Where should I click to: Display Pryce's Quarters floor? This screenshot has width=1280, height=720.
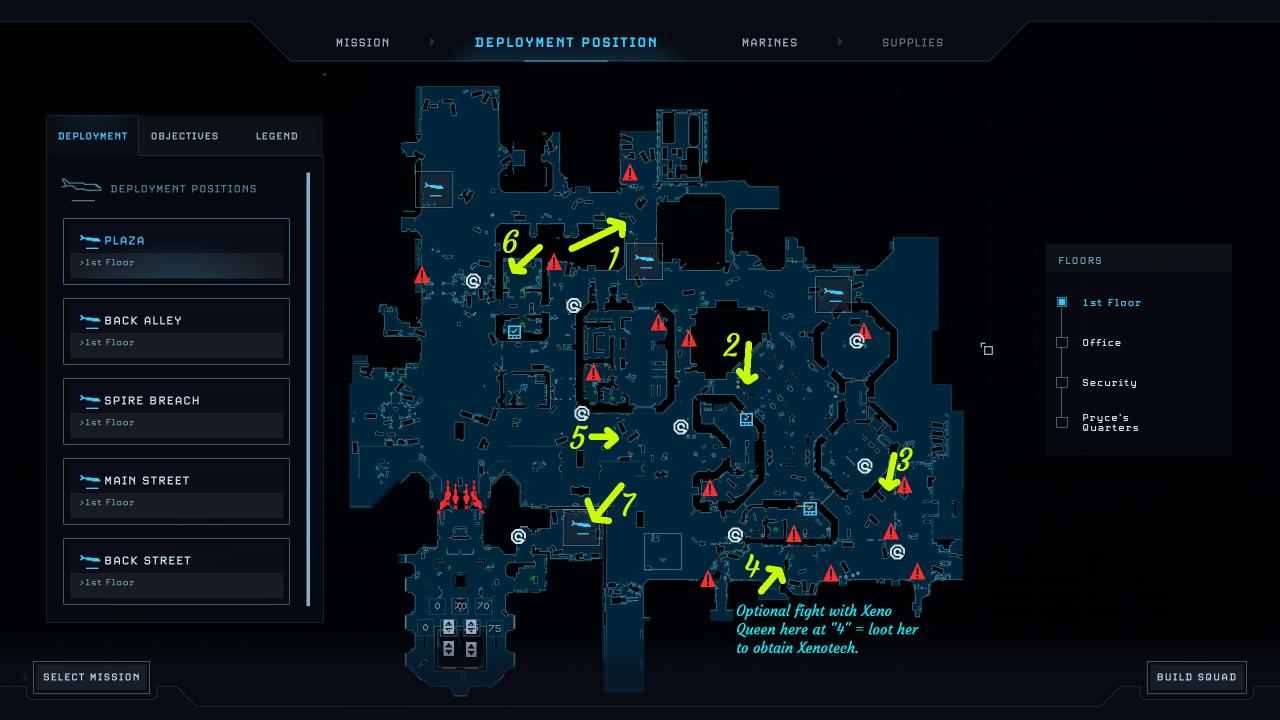pyautogui.click(x=1109, y=422)
